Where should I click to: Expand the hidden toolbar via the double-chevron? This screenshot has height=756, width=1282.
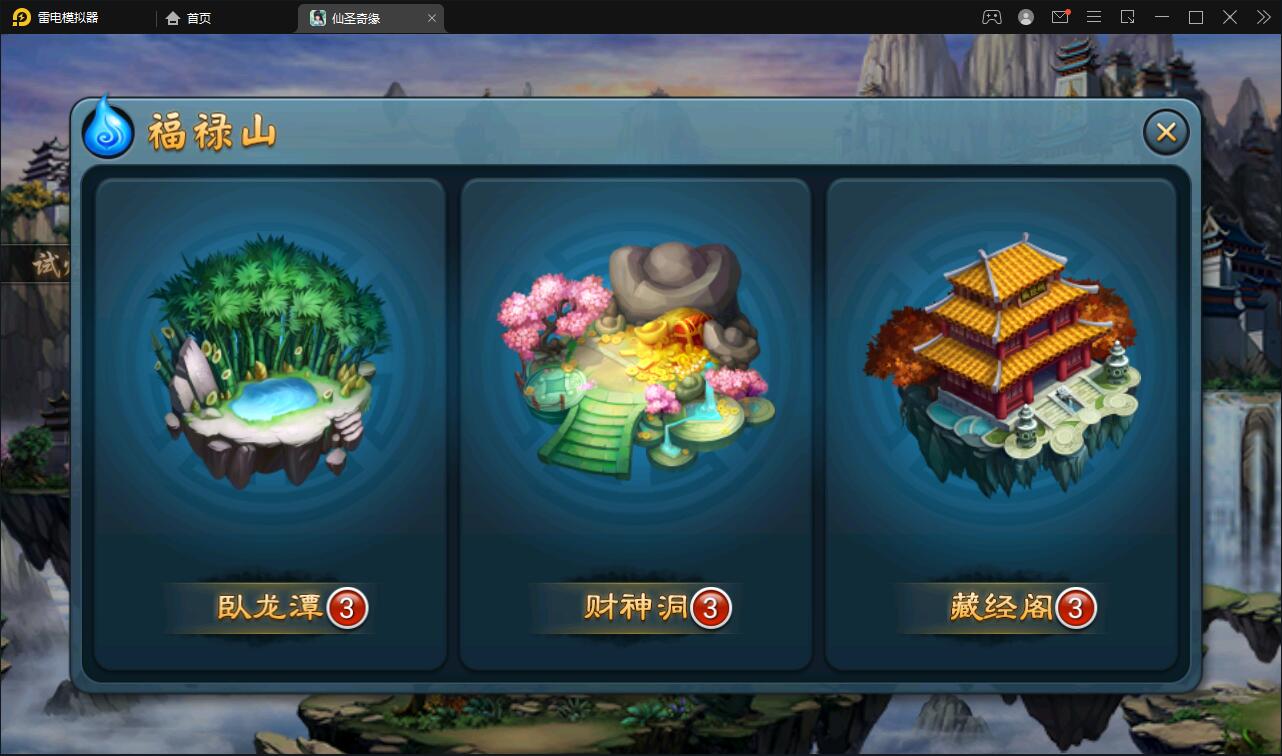[x=1262, y=17]
